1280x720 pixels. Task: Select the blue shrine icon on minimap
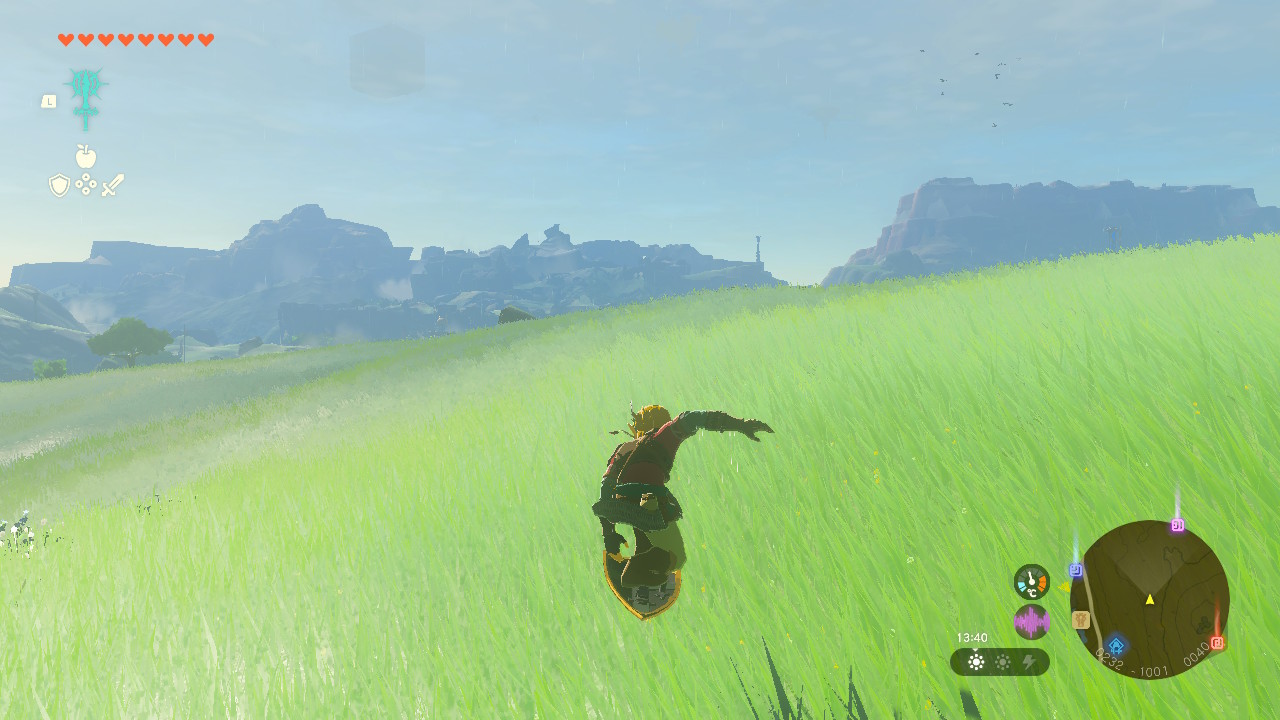click(x=1115, y=646)
